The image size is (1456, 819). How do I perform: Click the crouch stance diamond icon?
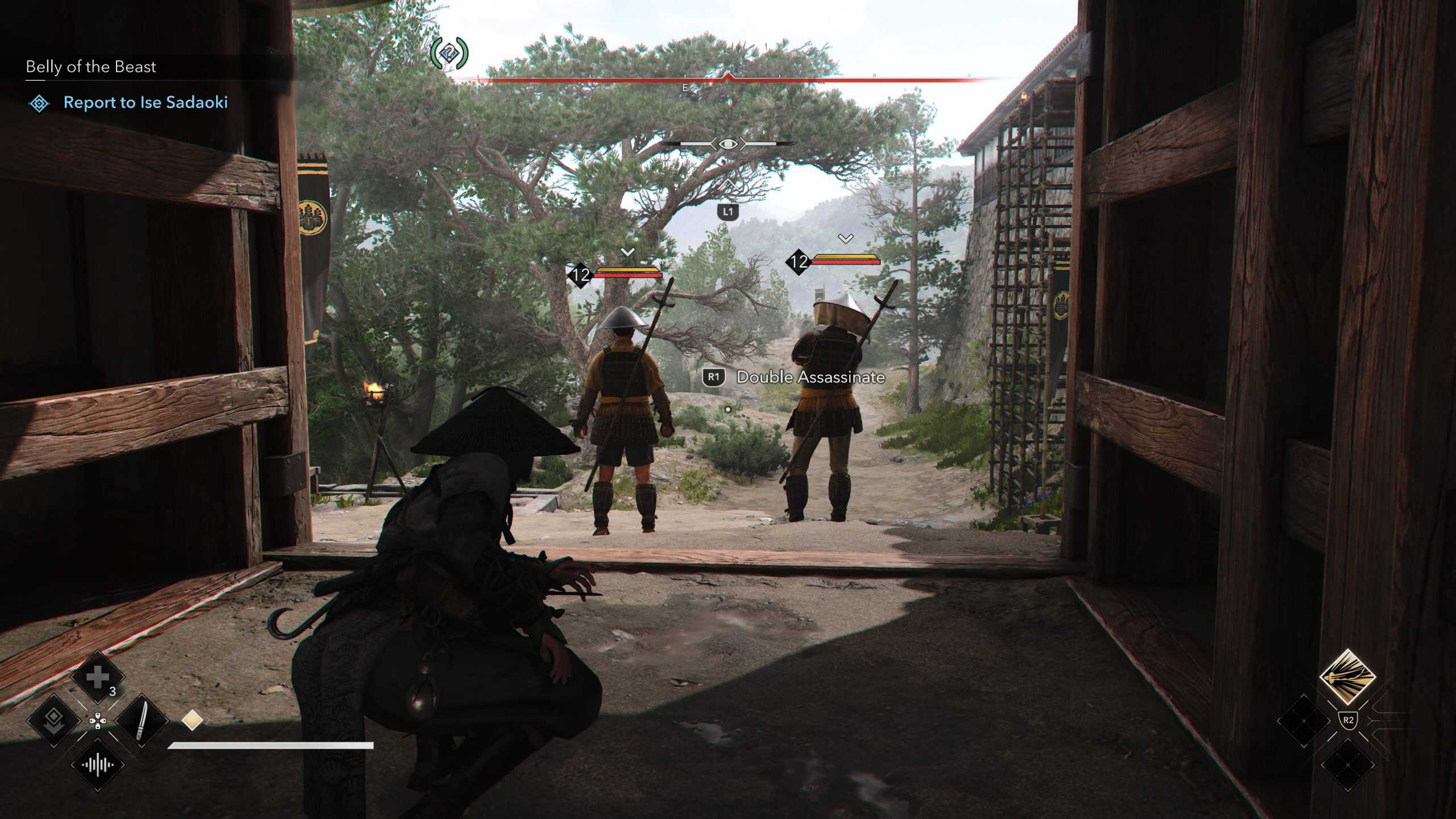pos(53,721)
